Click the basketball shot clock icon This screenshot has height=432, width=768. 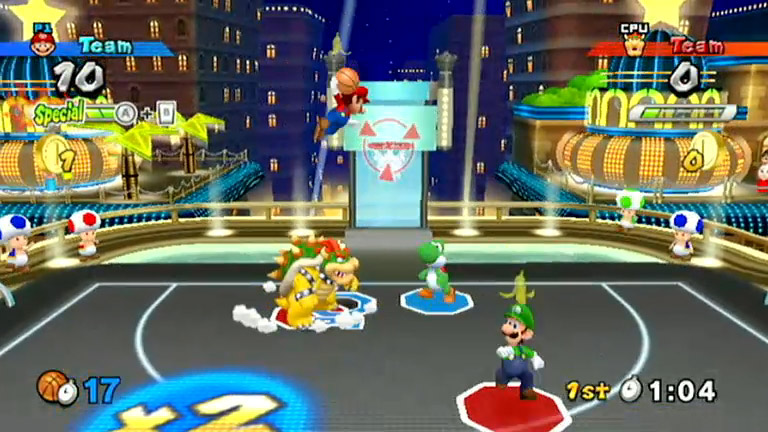tap(56, 387)
